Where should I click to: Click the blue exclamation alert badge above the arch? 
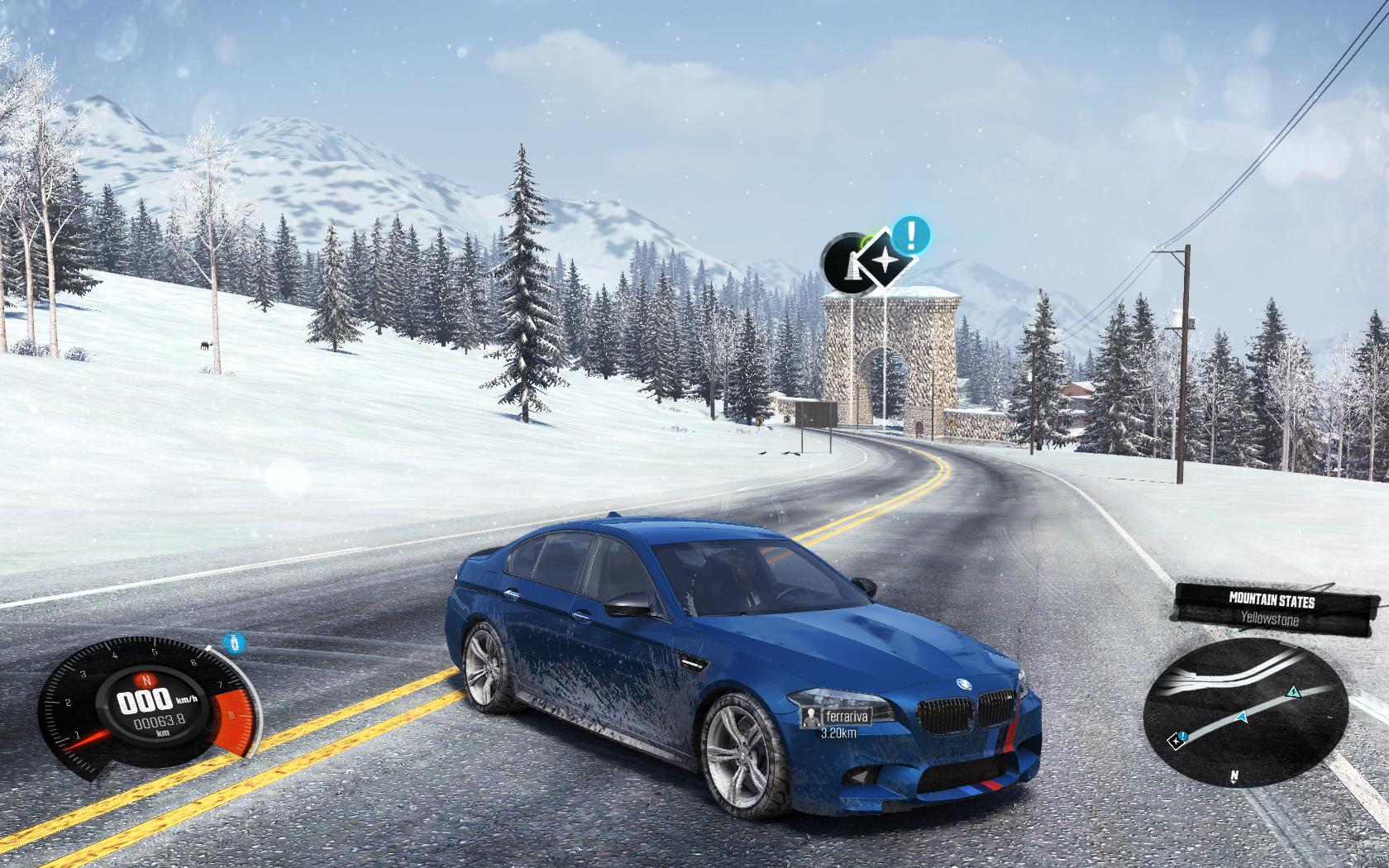pyautogui.click(x=912, y=235)
